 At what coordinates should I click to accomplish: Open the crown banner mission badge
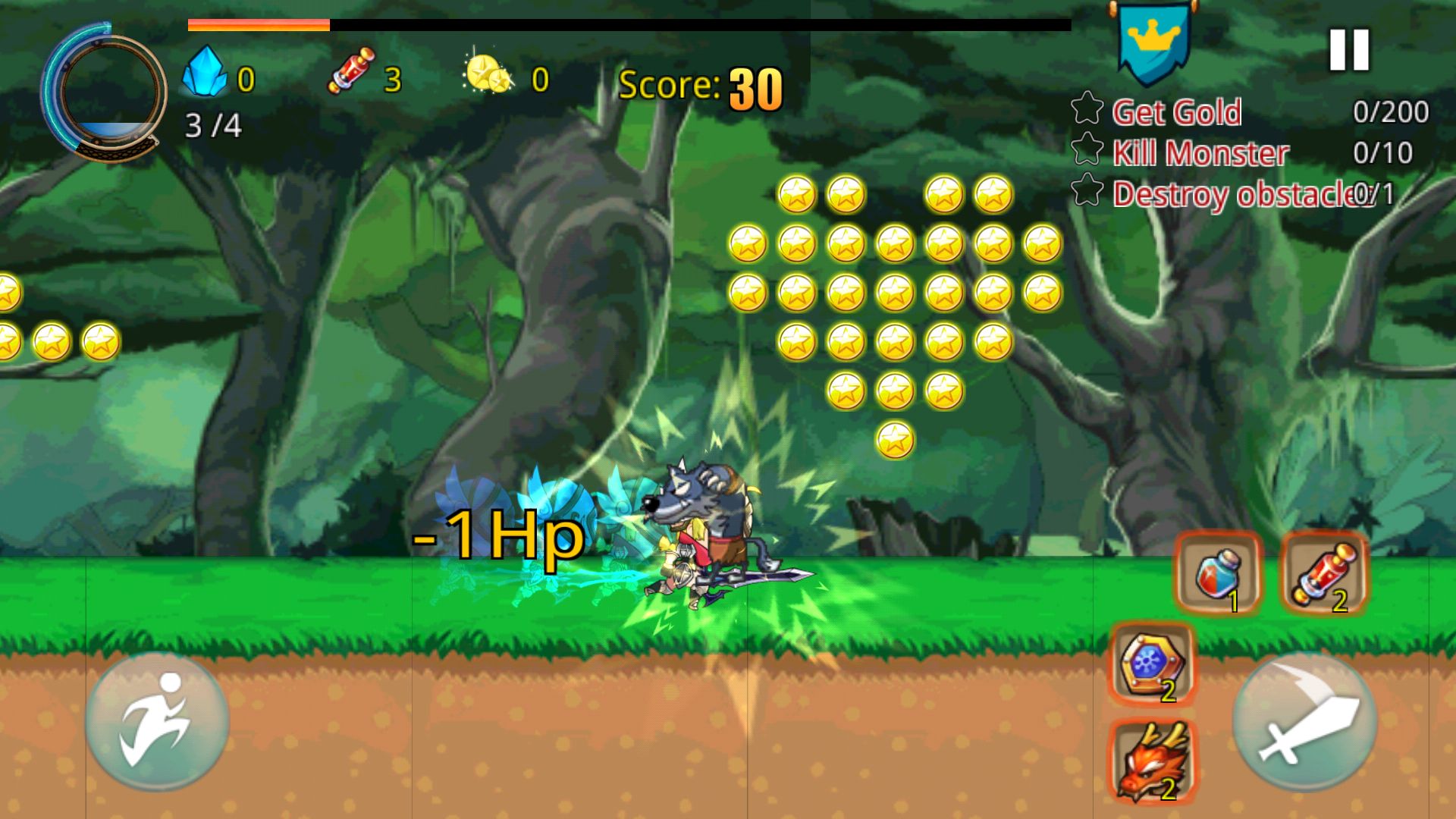[x=1153, y=42]
